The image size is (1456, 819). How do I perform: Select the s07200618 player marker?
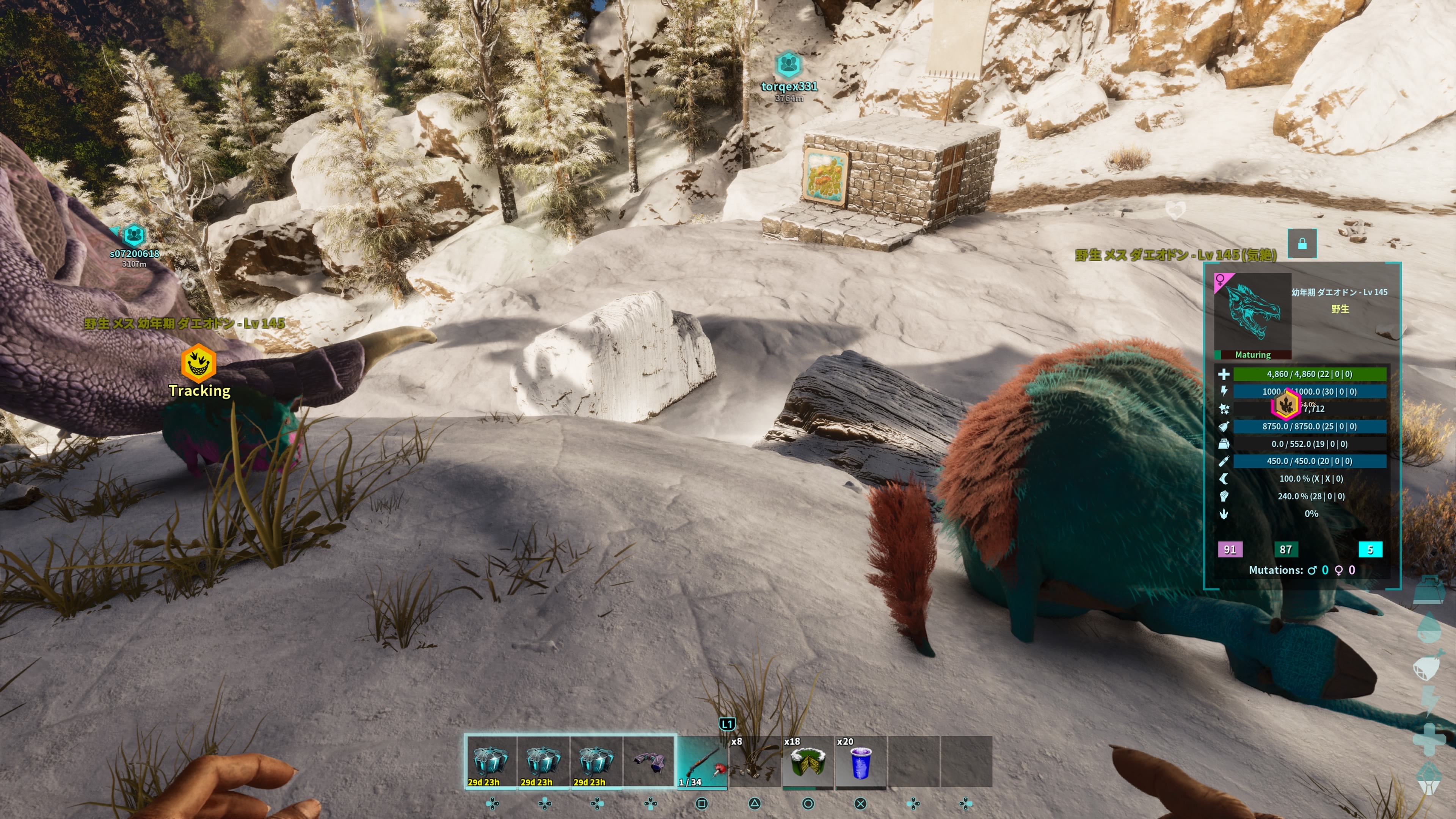click(x=134, y=235)
